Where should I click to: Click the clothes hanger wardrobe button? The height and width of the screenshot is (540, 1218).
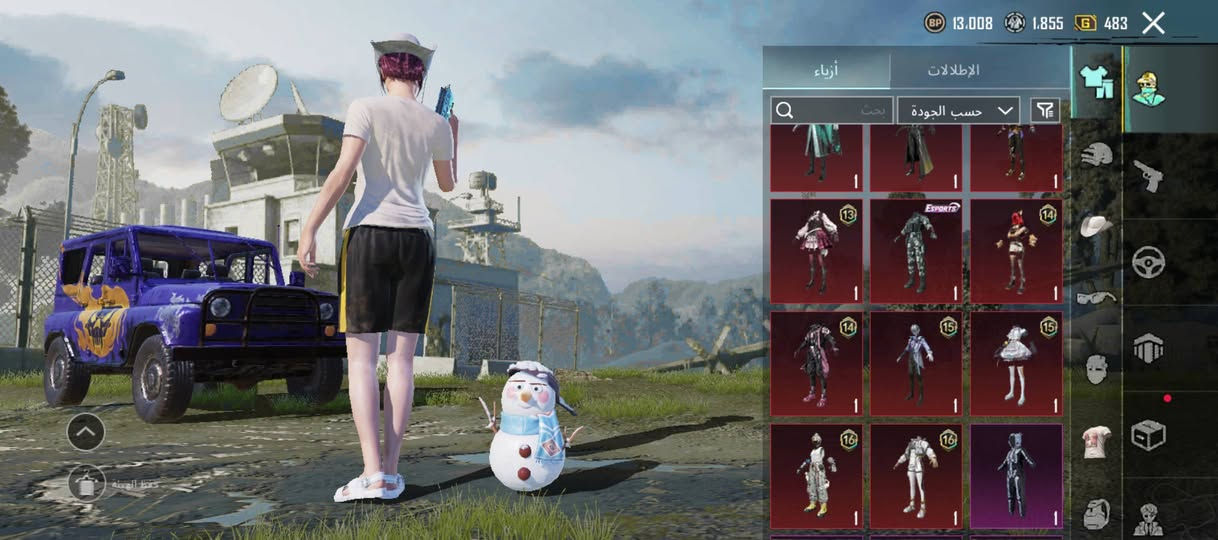(87, 483)
